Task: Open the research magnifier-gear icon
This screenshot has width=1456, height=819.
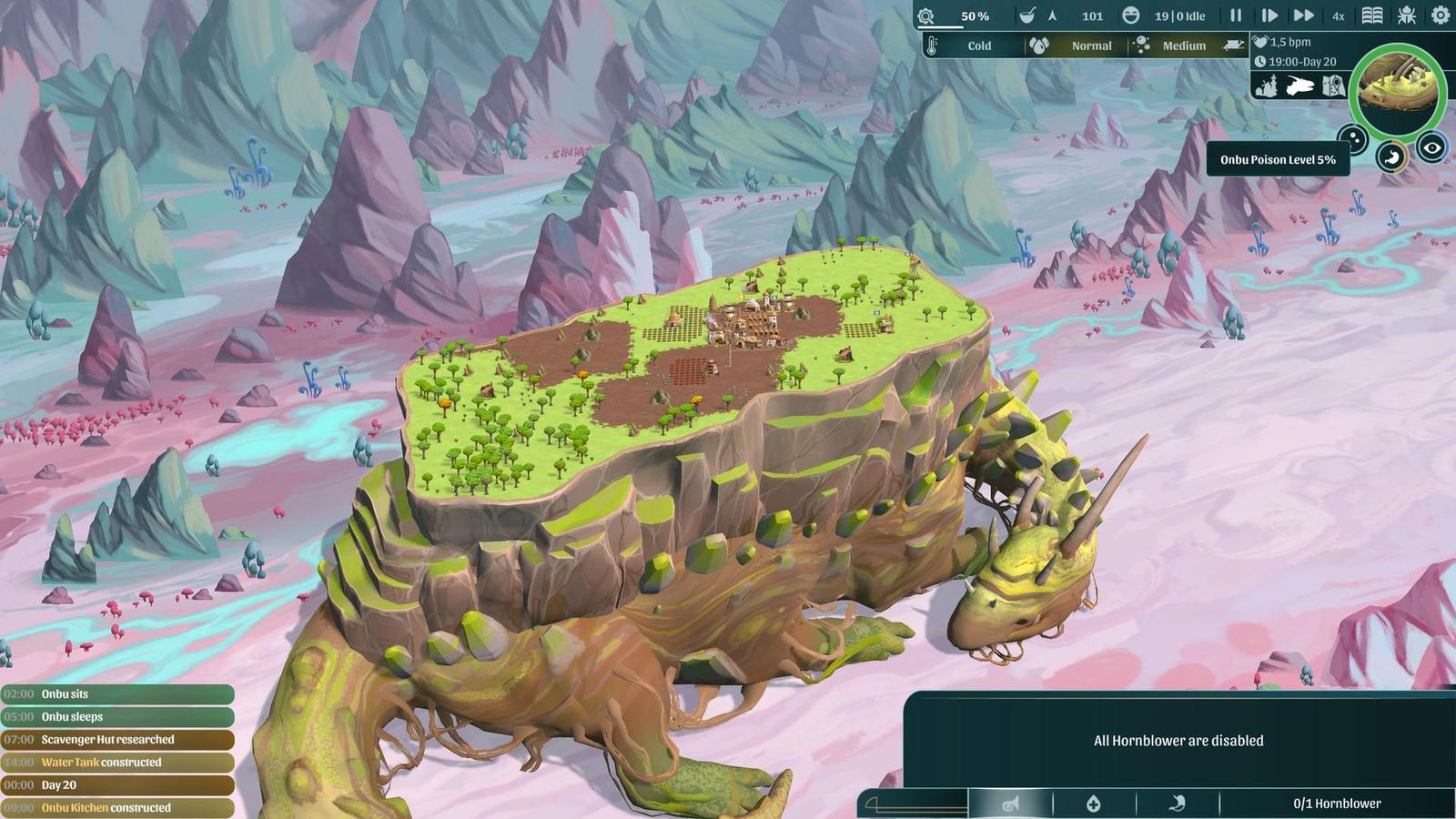Action: tap(926, 16)
